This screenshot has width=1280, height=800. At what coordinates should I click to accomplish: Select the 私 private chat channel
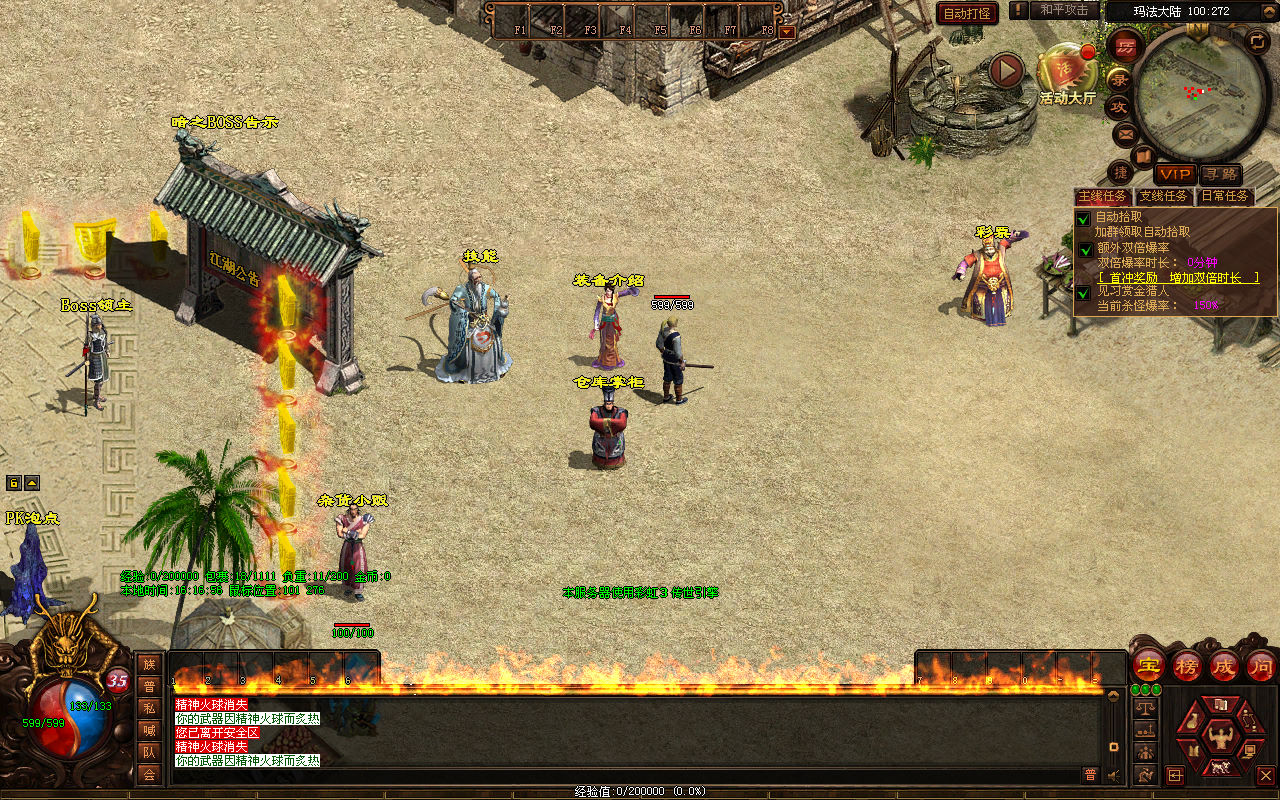[x=149, y=708]
